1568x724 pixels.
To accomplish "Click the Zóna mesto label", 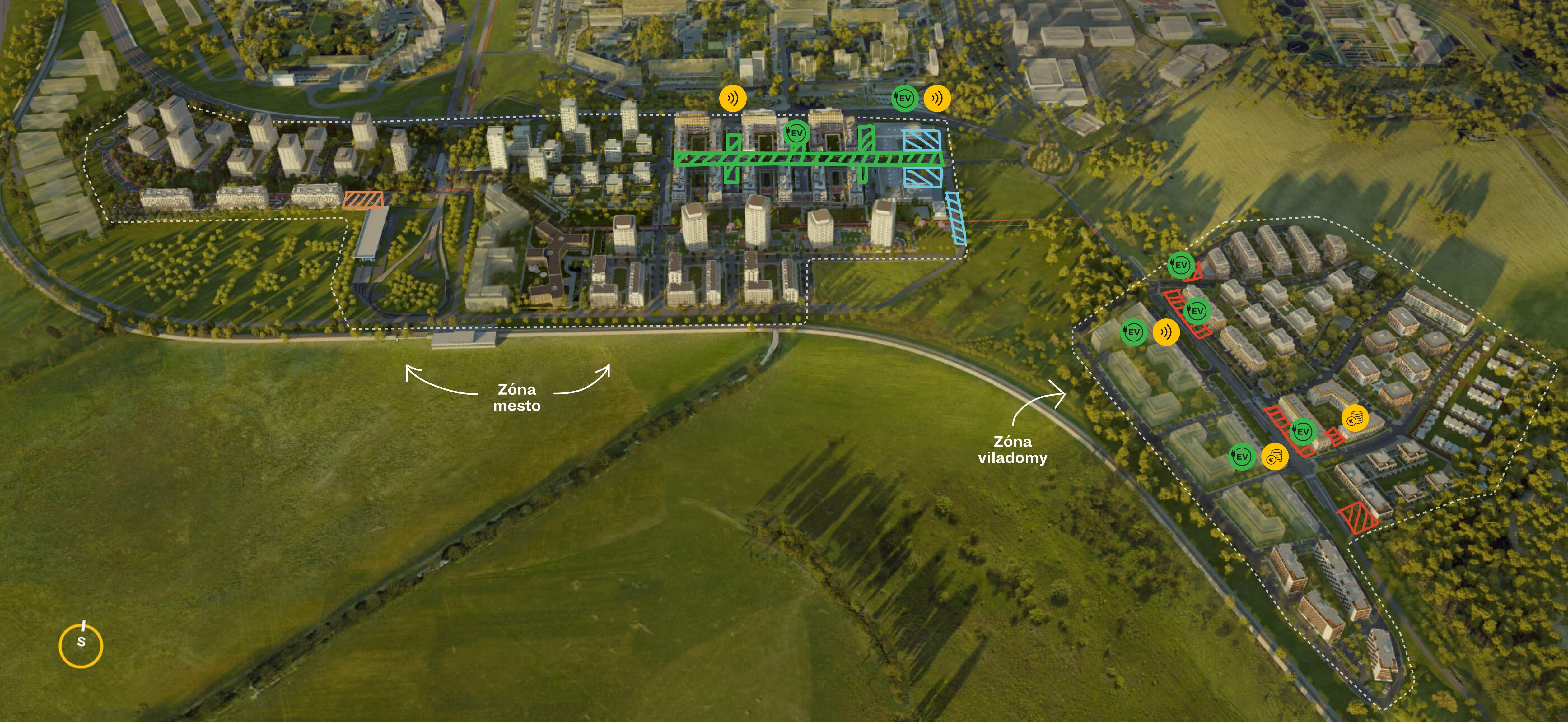I will [517, 398].
